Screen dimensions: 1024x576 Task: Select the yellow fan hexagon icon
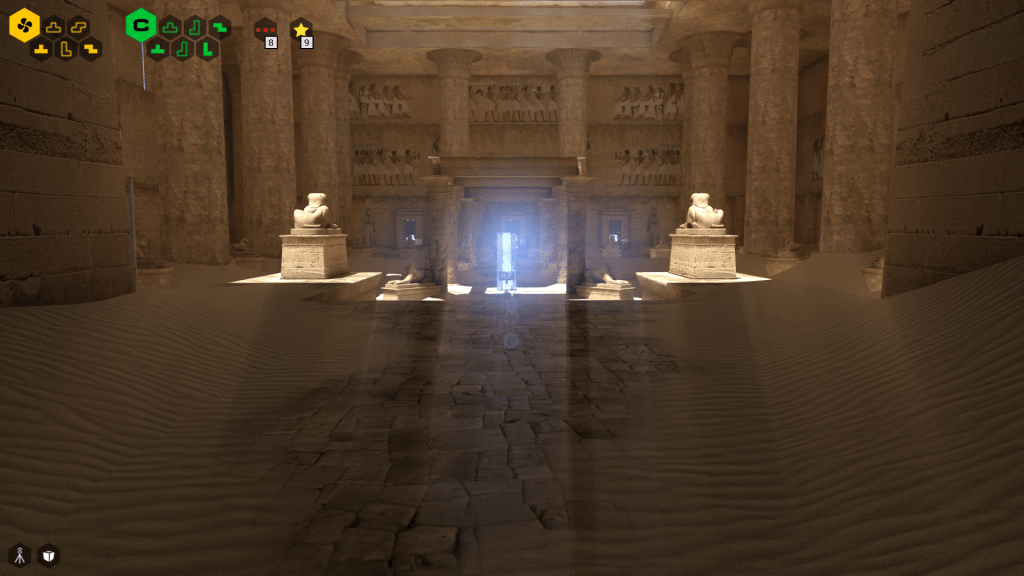(24, 25)
